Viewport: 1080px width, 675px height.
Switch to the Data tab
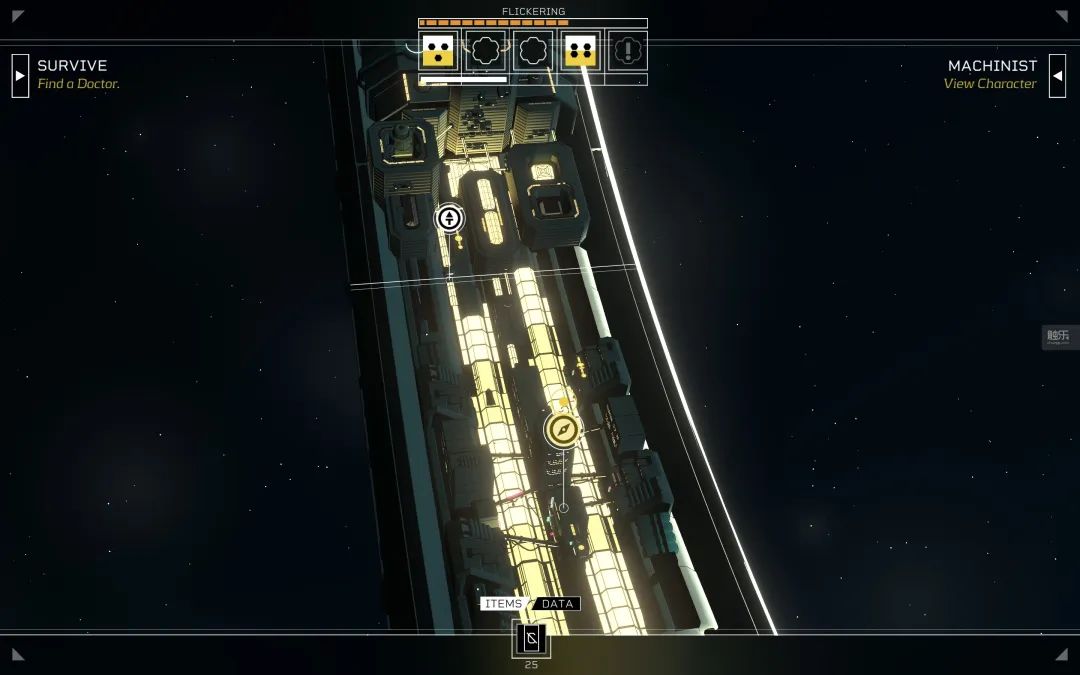[x=557, y=604]
